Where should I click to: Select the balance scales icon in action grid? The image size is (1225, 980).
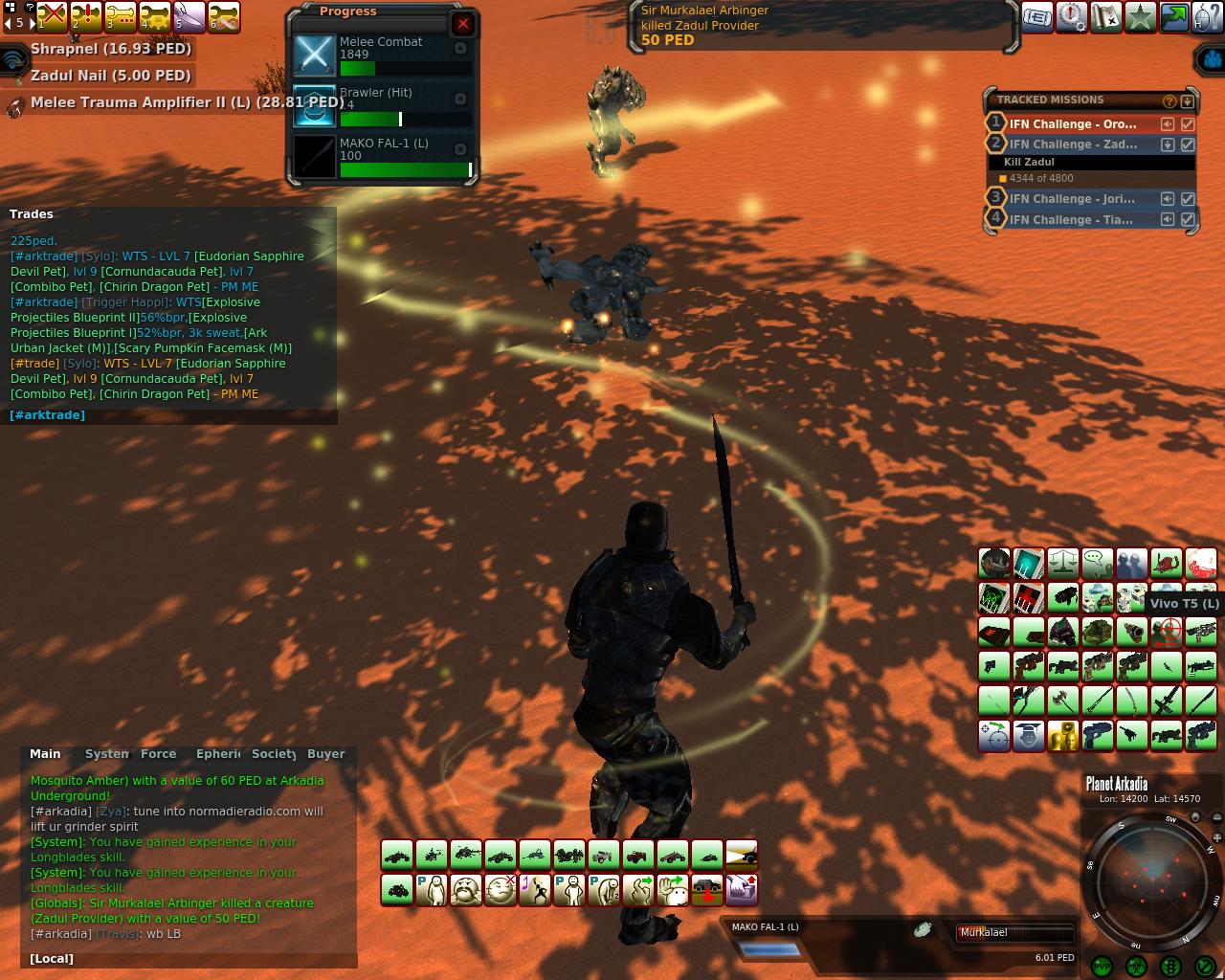tap(1063, 564)
